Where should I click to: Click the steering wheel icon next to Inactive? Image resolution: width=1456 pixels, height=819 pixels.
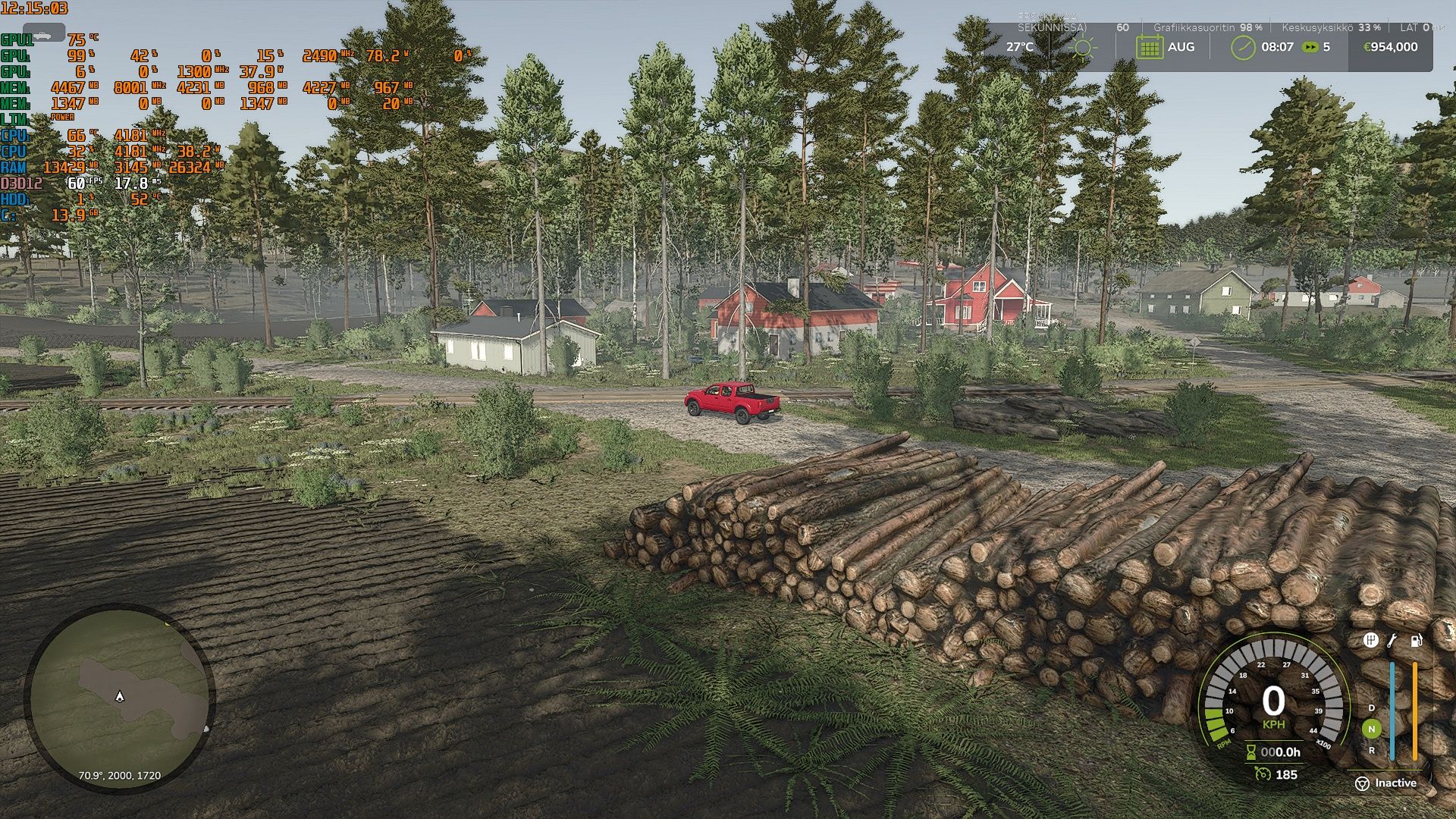pyautogui.click(x=1363, y=783)
